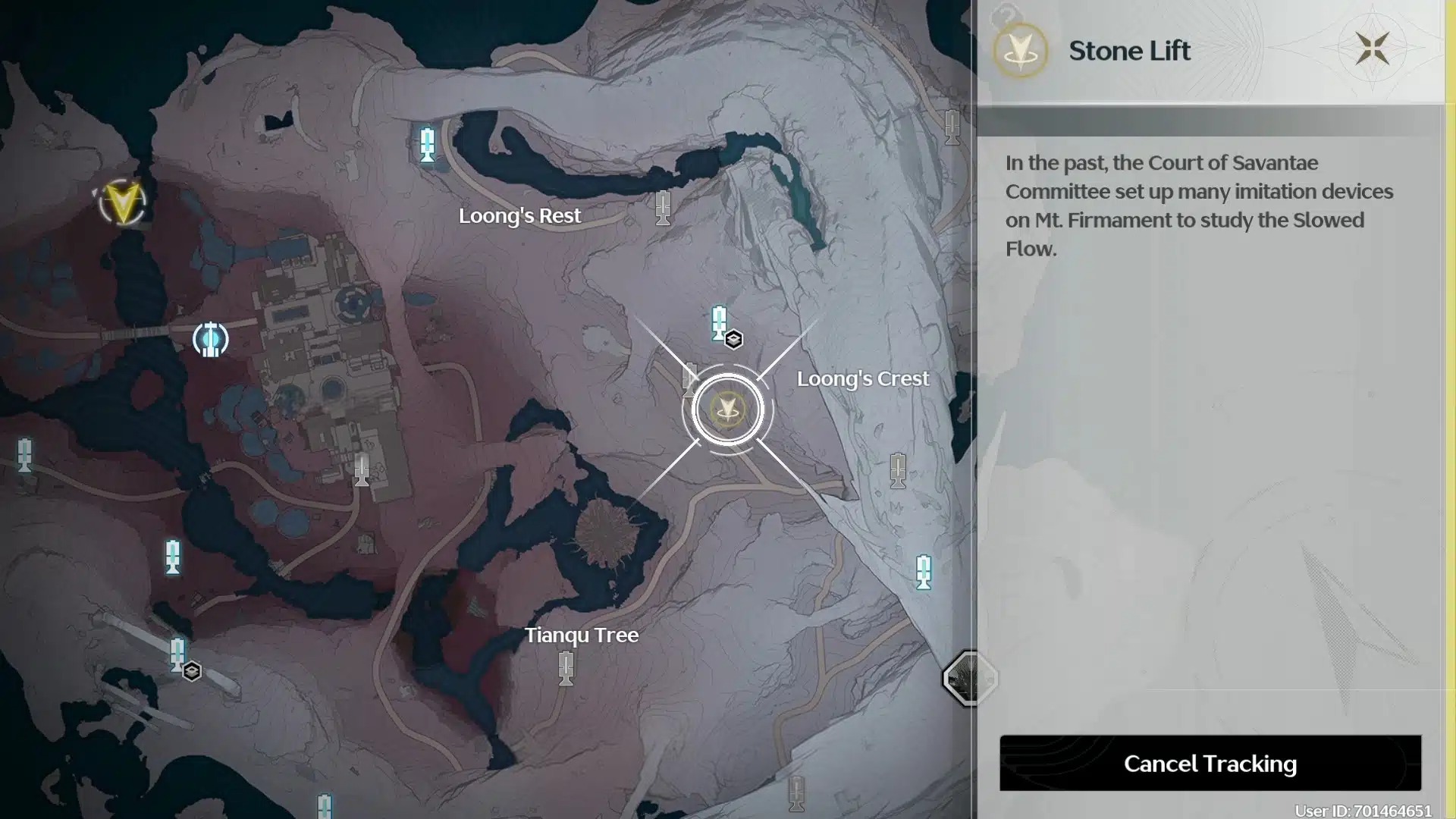Close the Stone Lift info panel

pyautogui.click(x=1372, y=49)
